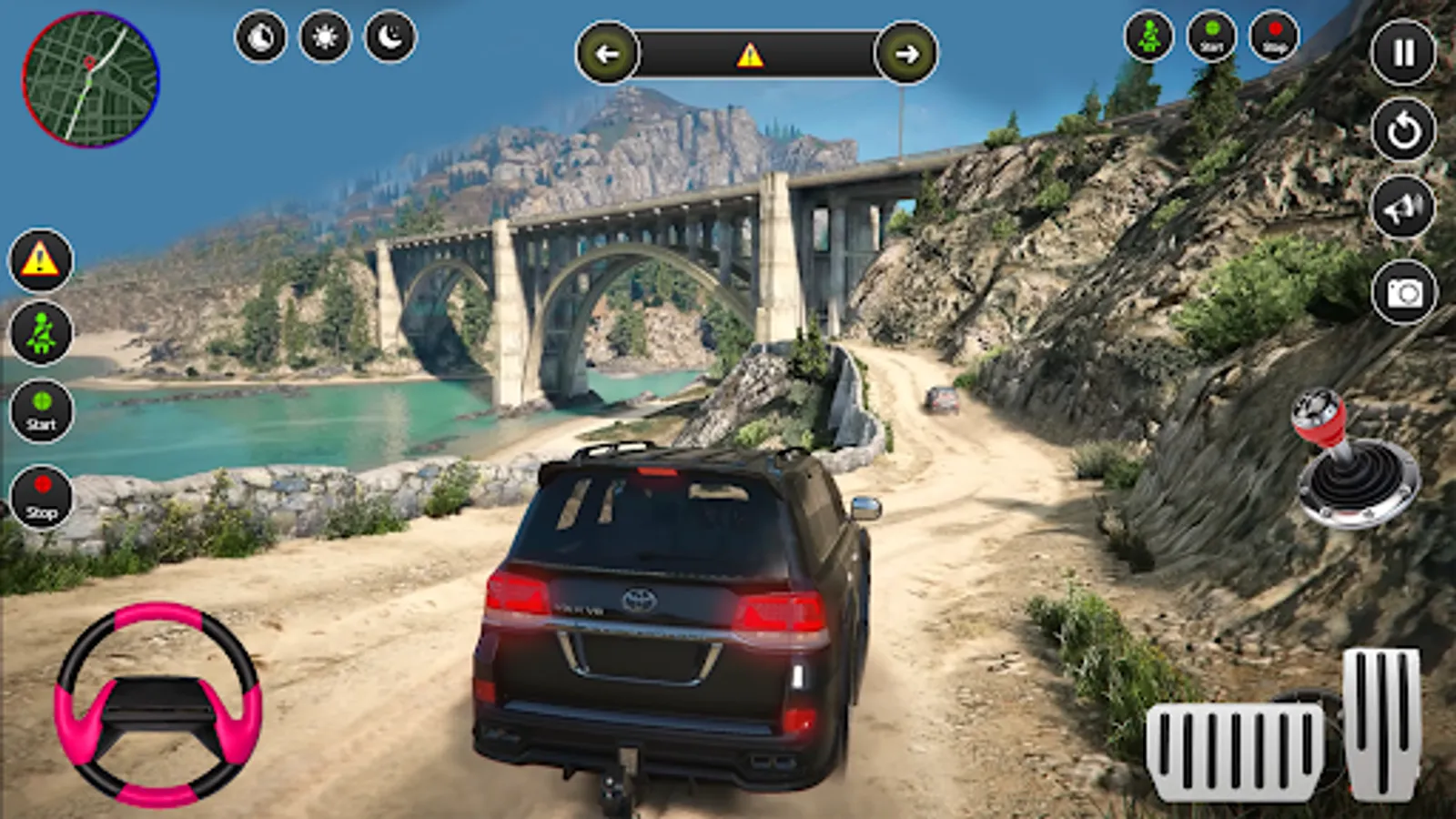
Task: Change the view with the camera button
Action: [1403, 292]
